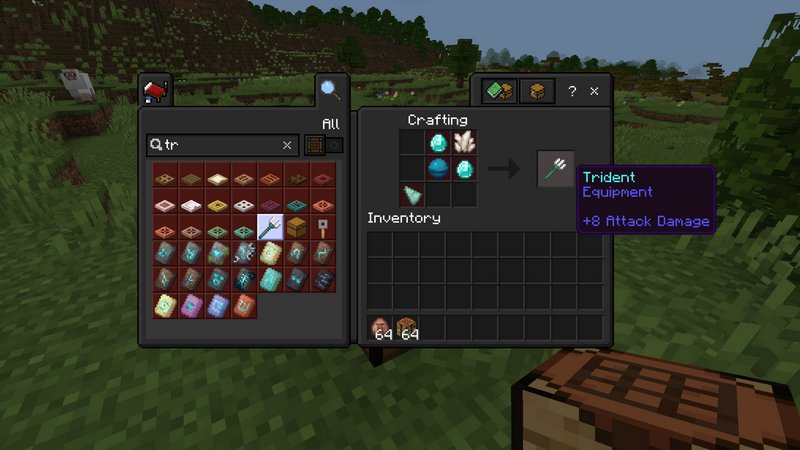Viewport: 800px width, 450px height.
Task: Open the question mark help button
Action: coord(572,91)
